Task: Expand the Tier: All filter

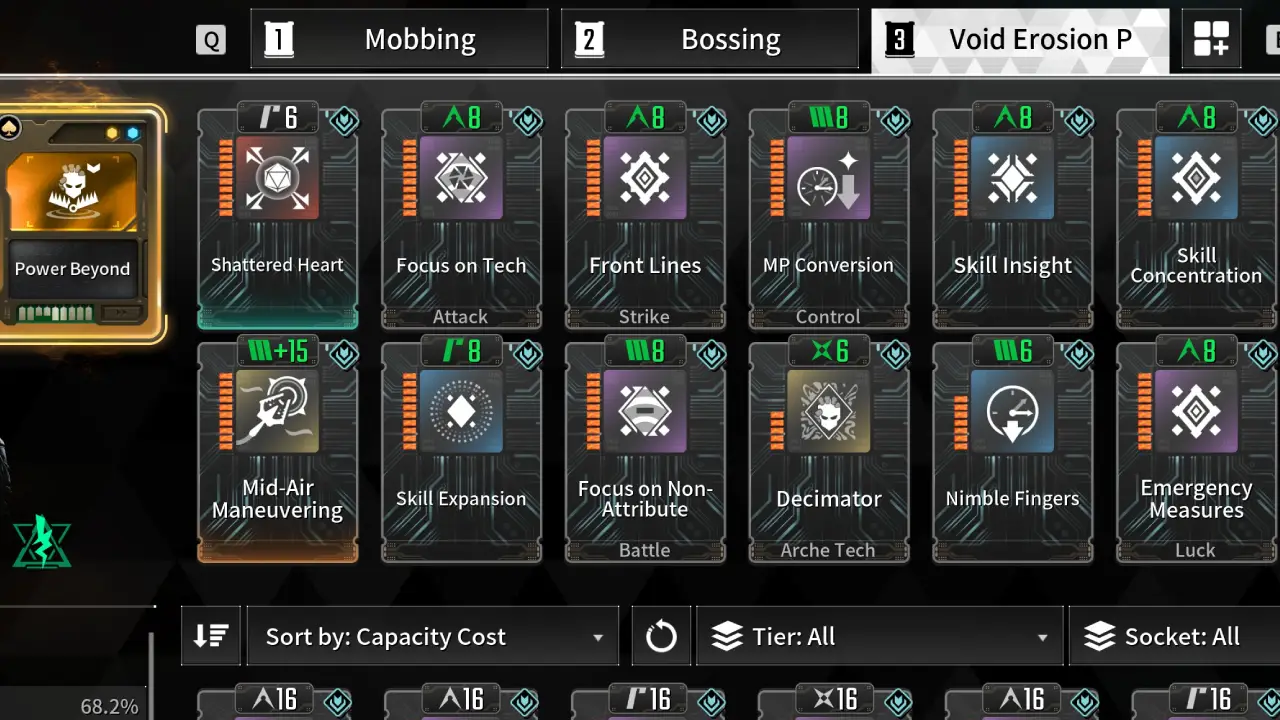Action: [x=878, y=635]
